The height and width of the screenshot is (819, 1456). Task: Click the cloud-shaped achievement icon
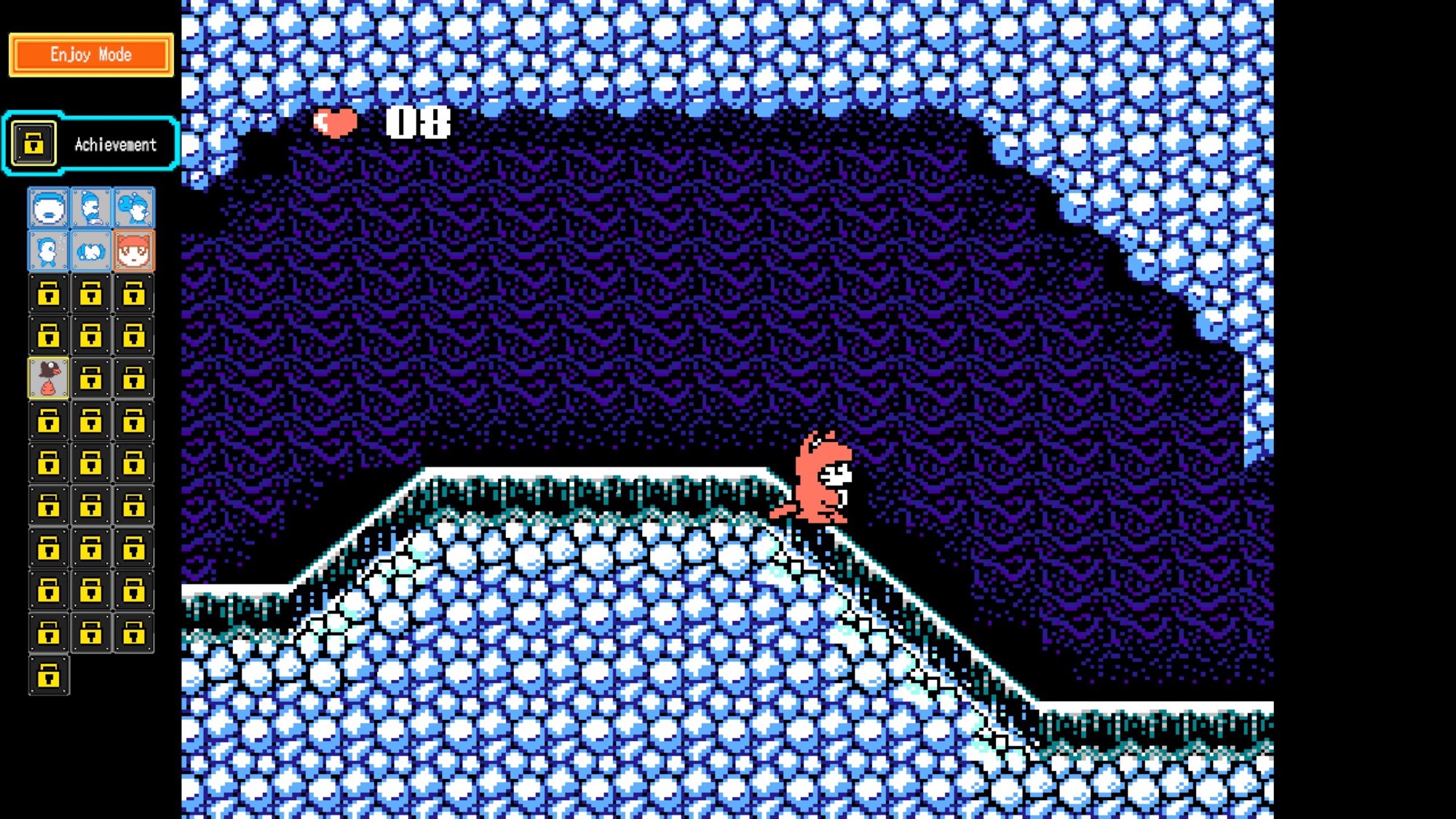[91, 250]
